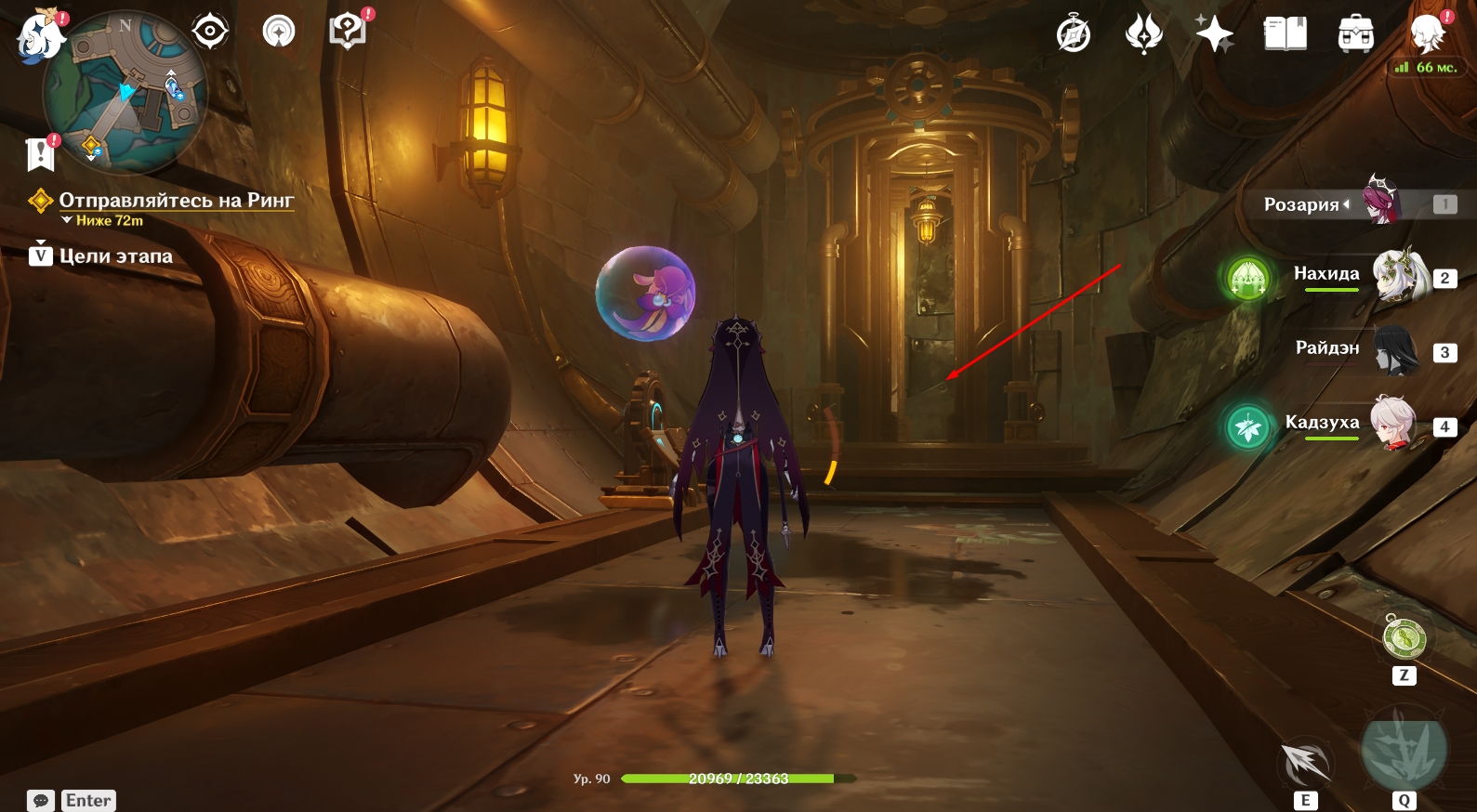Open the wish star icon

1214,34
